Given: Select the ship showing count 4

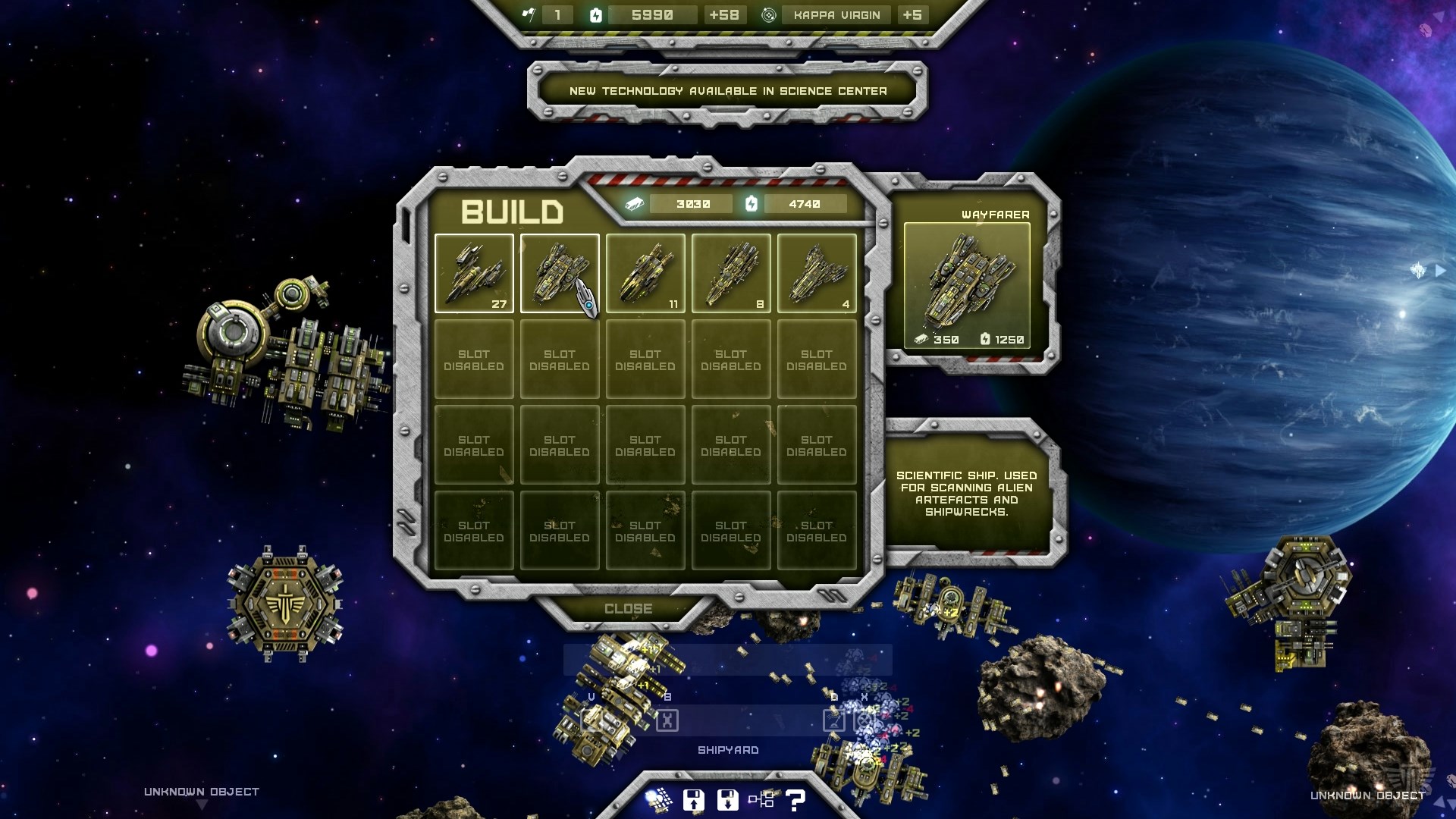Looking at the screenshot, I should click(x=817, y=274).
